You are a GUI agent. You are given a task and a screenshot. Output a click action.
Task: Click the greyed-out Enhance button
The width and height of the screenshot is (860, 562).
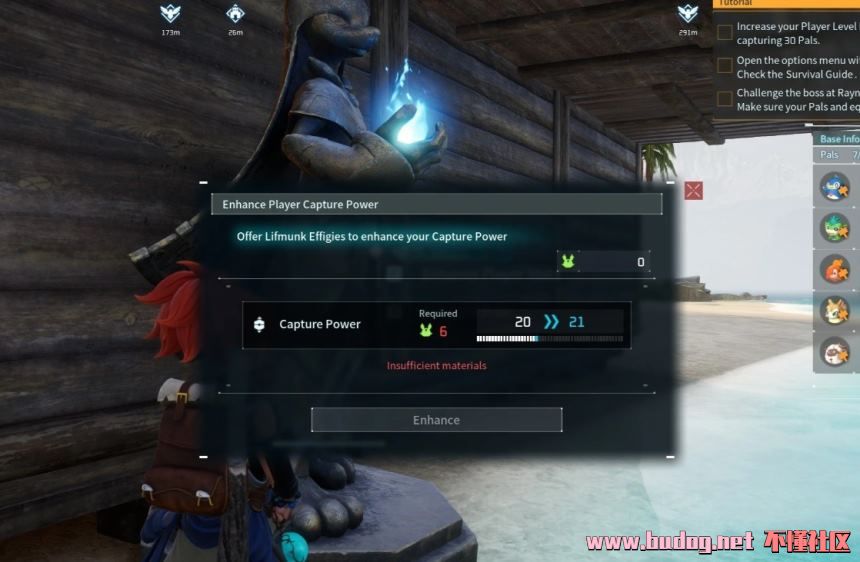[436, 420]
